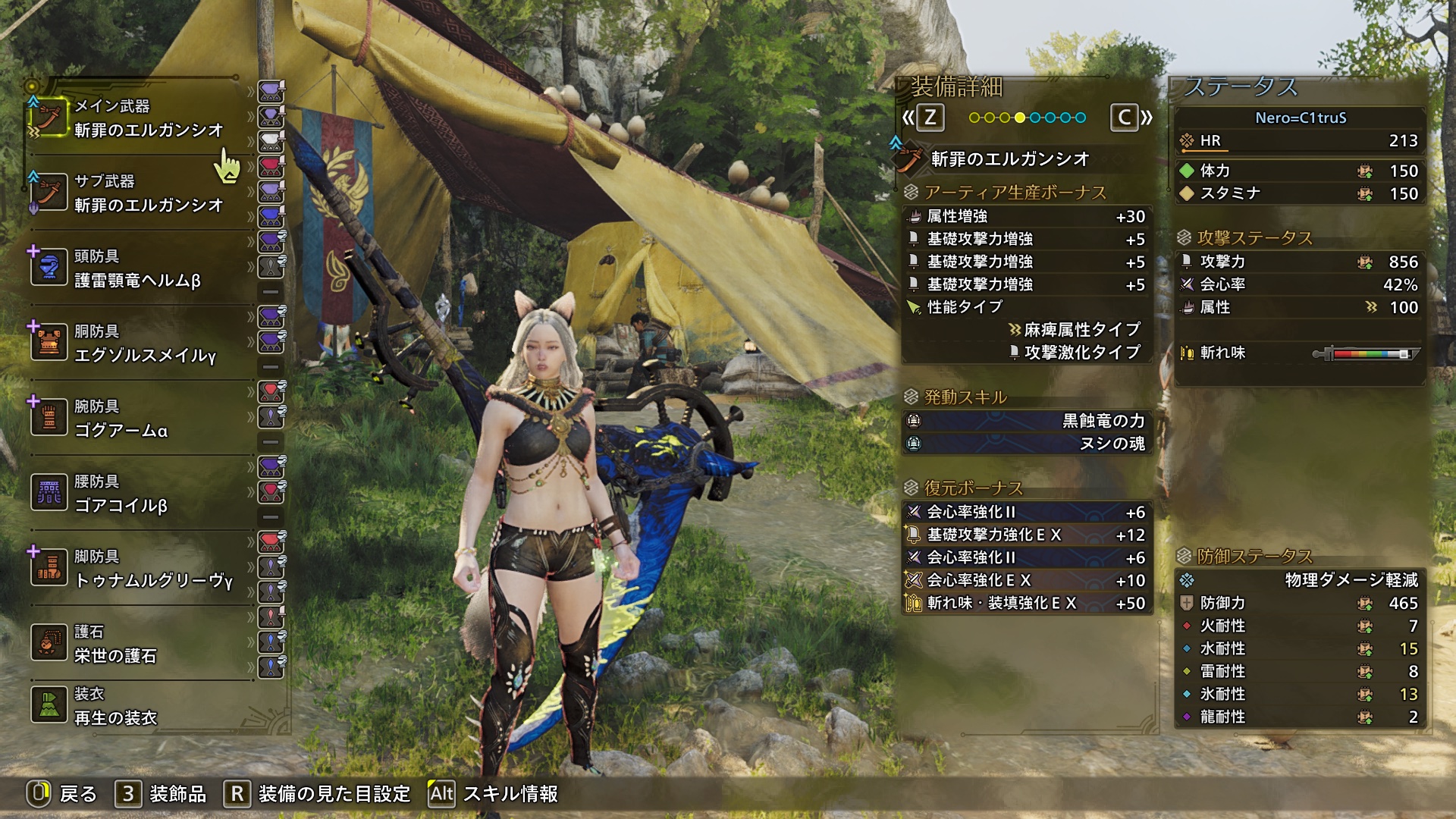Screen dimensions: 1456x819
Task: Select the charm 栄世の護石
Action: tap(136, 644)
